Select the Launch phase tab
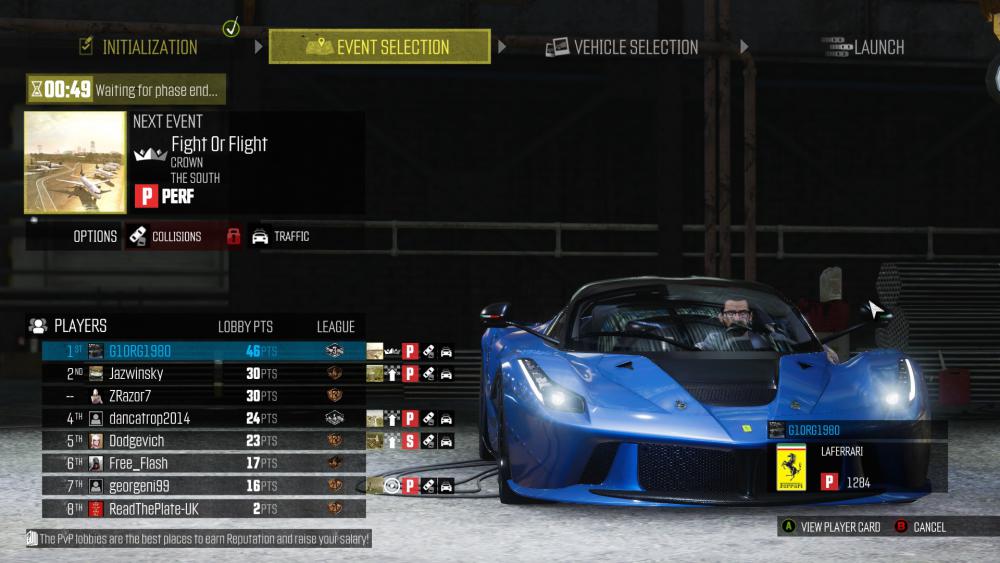This screenshot has width=1000, height=563. click(x=863, y=47)
